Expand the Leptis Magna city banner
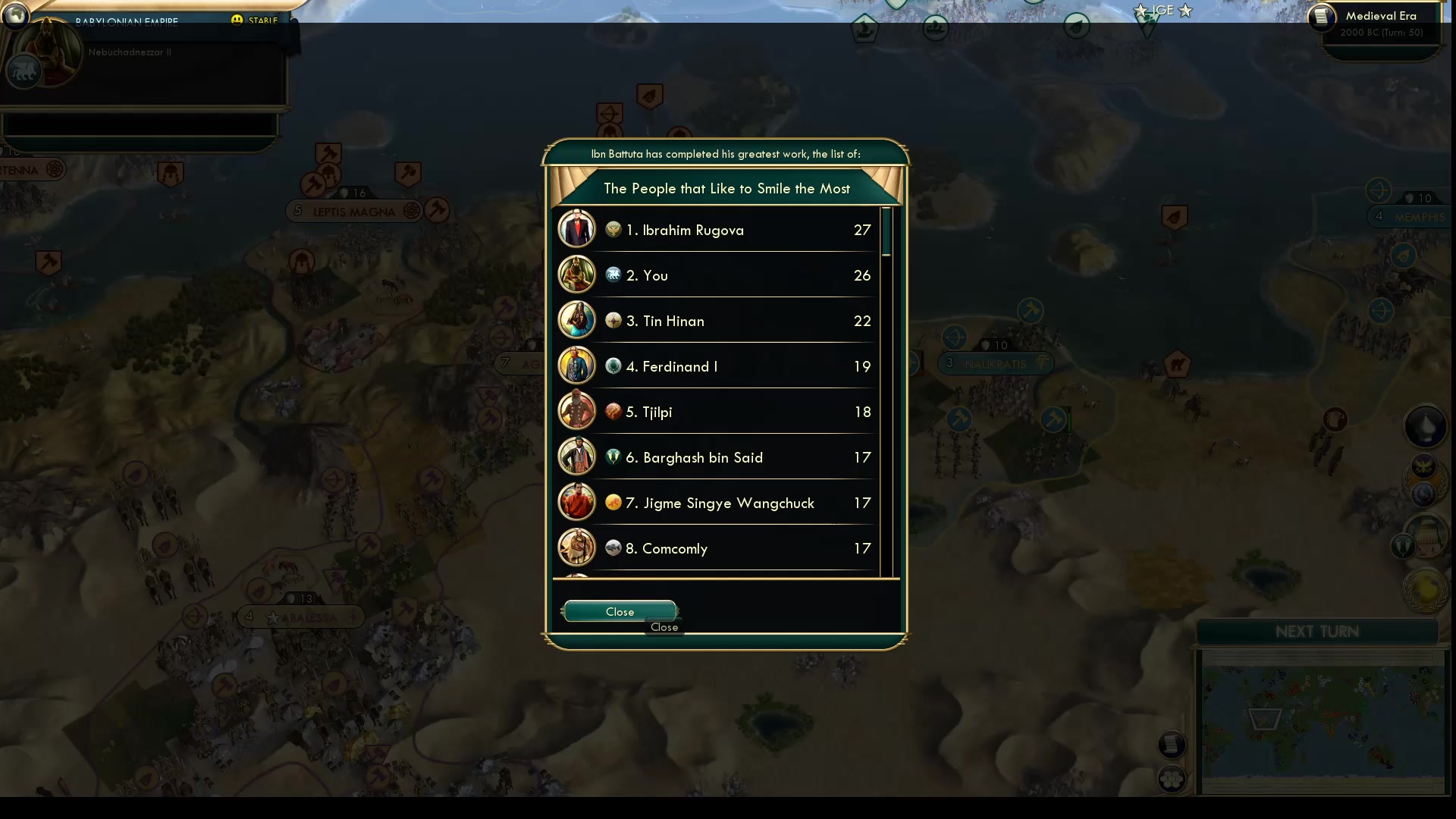This screenshot has width=1456, height=819. (x=353, y=211)
